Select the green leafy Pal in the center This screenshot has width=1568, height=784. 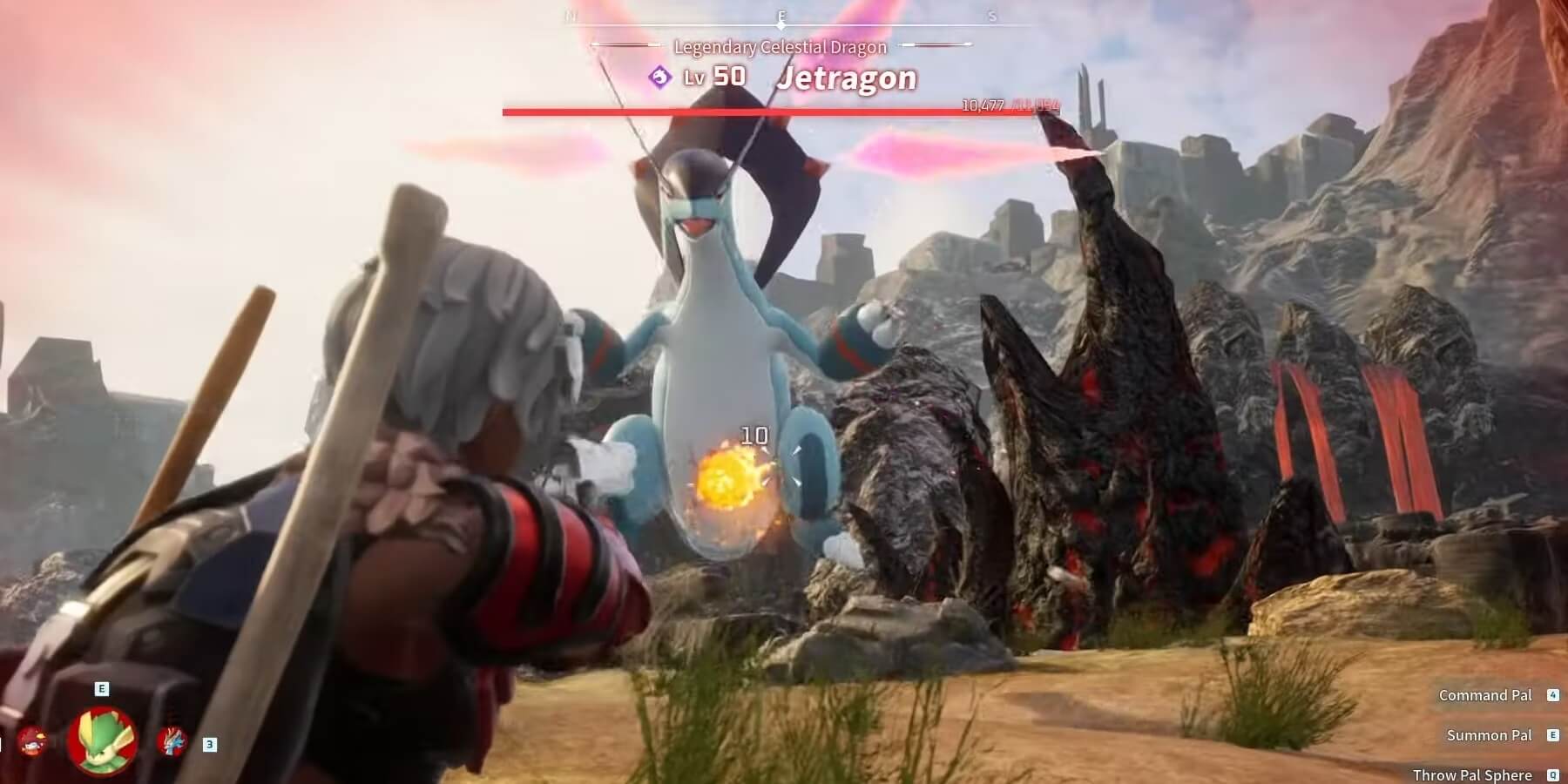pyautogui.click(x=102, y=740)
